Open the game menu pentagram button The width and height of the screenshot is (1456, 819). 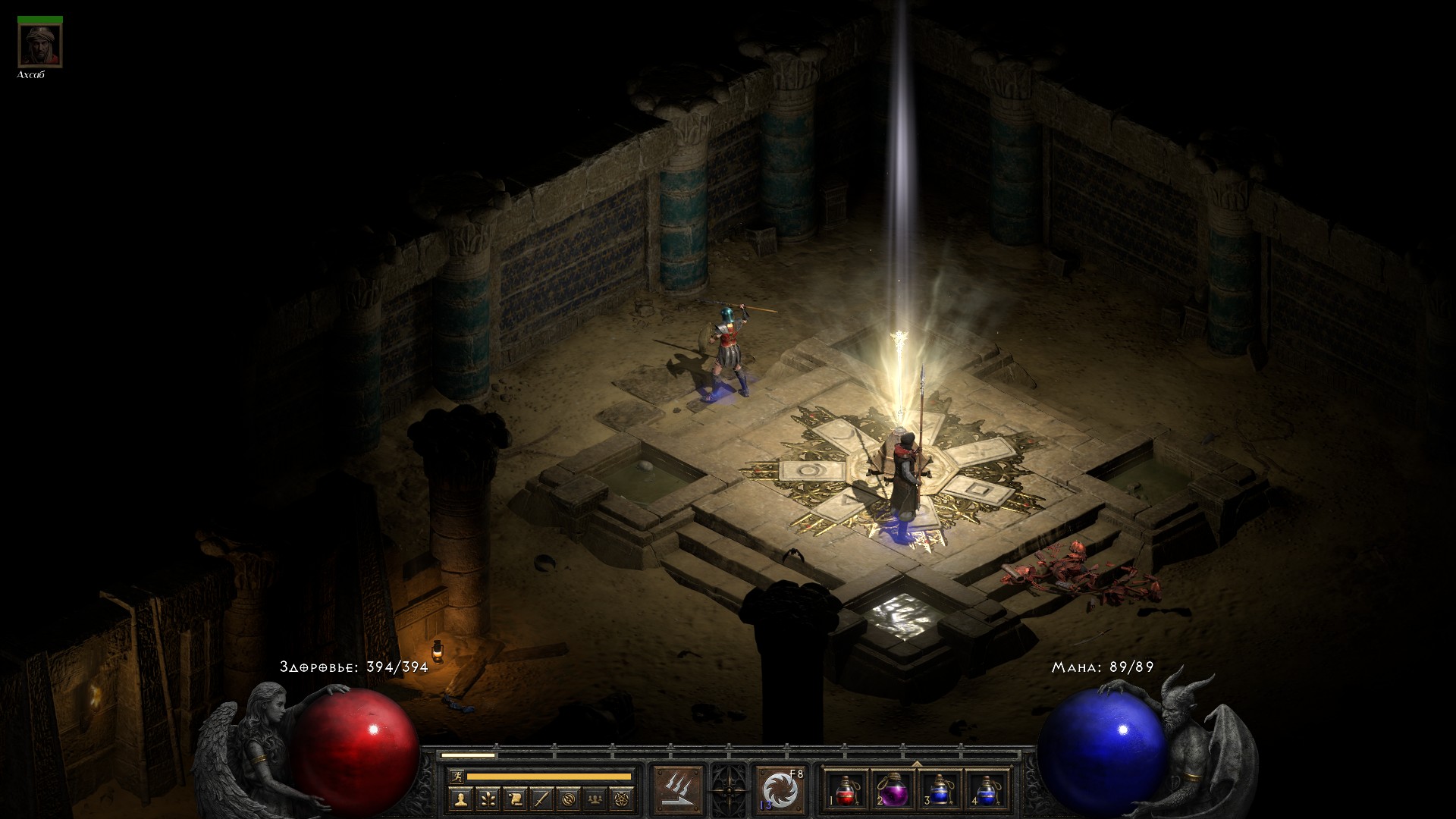623,799
